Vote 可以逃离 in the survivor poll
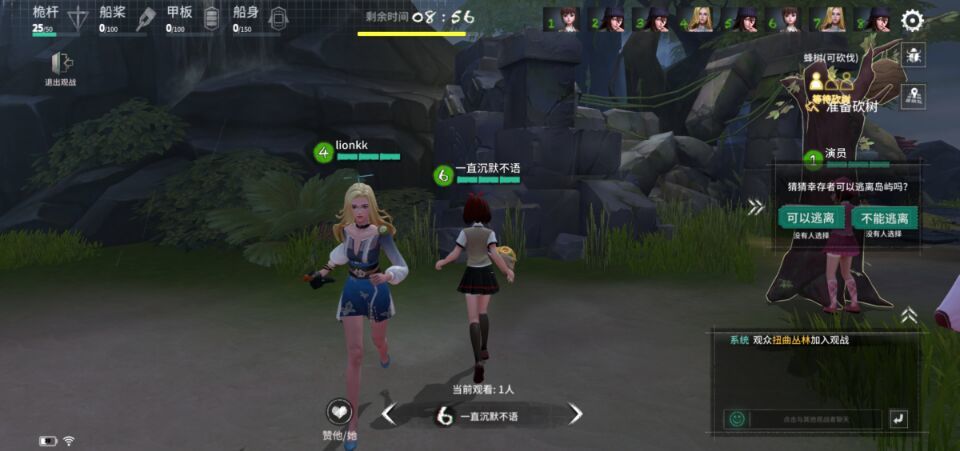Image resolution: width=960 pixels, height=451 pixels. 811,218
